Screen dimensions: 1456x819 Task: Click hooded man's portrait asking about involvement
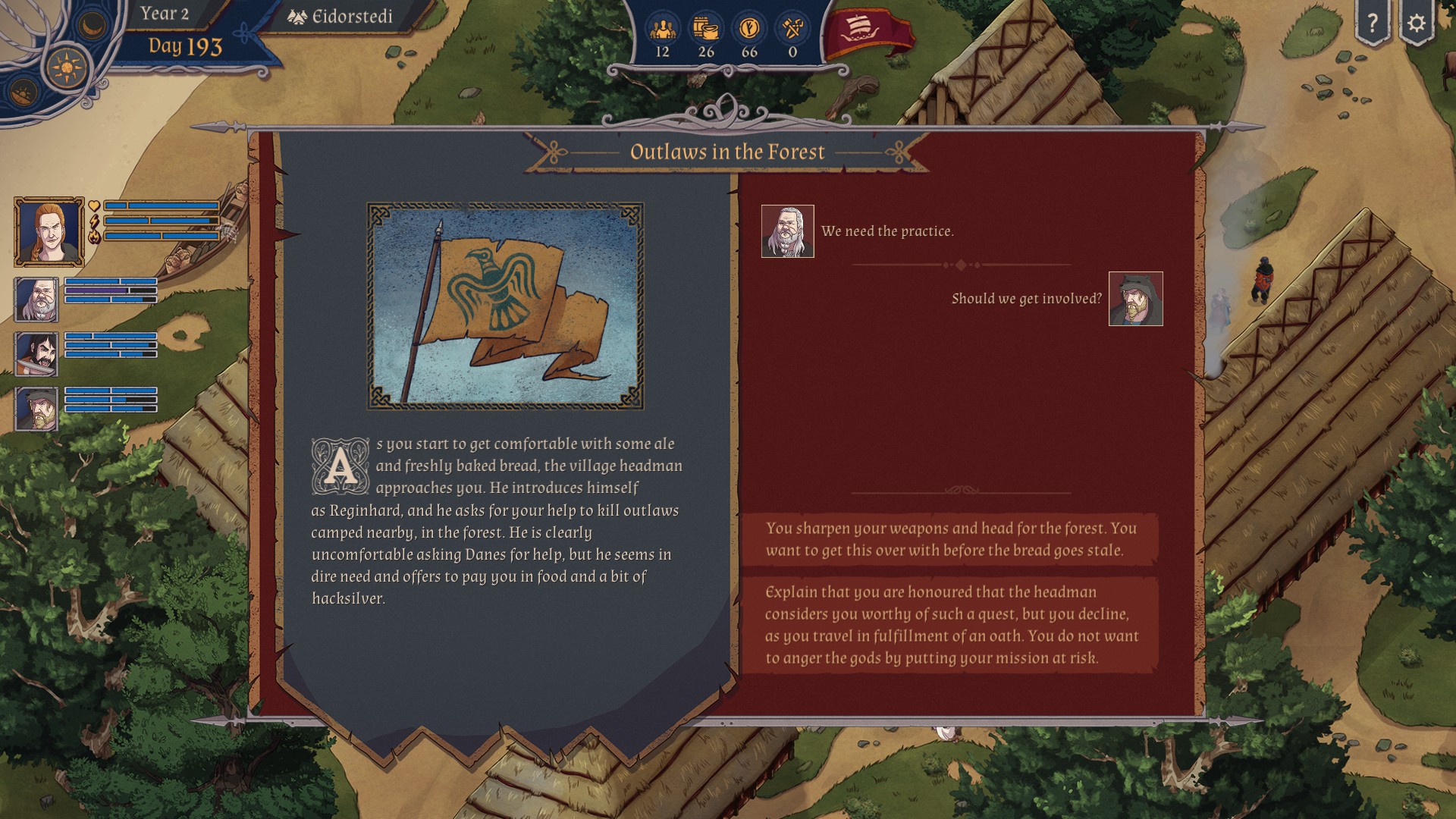click(1135, 299)
